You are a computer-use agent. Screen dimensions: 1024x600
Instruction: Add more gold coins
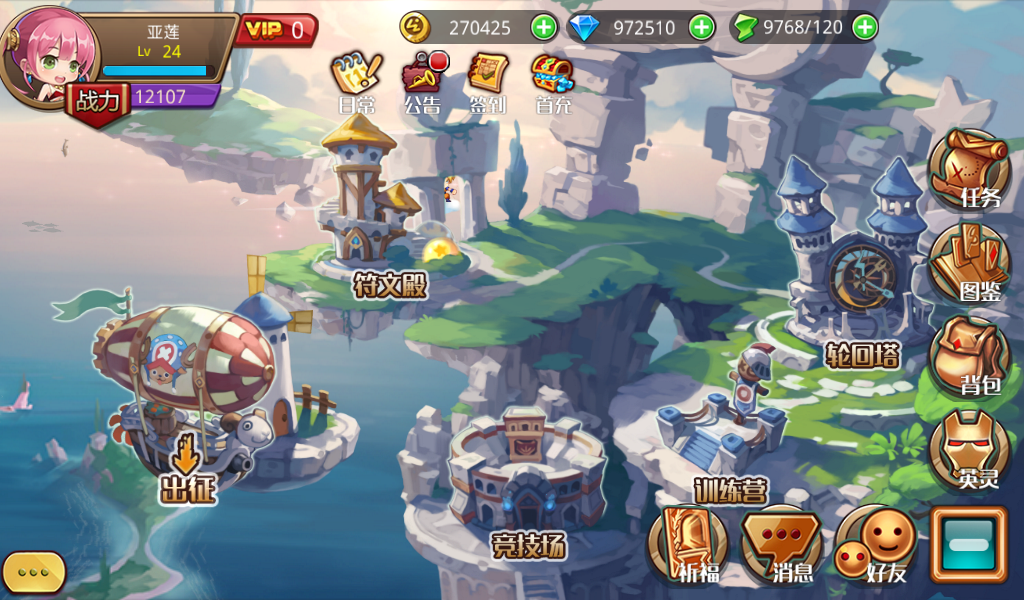[543, 27]
